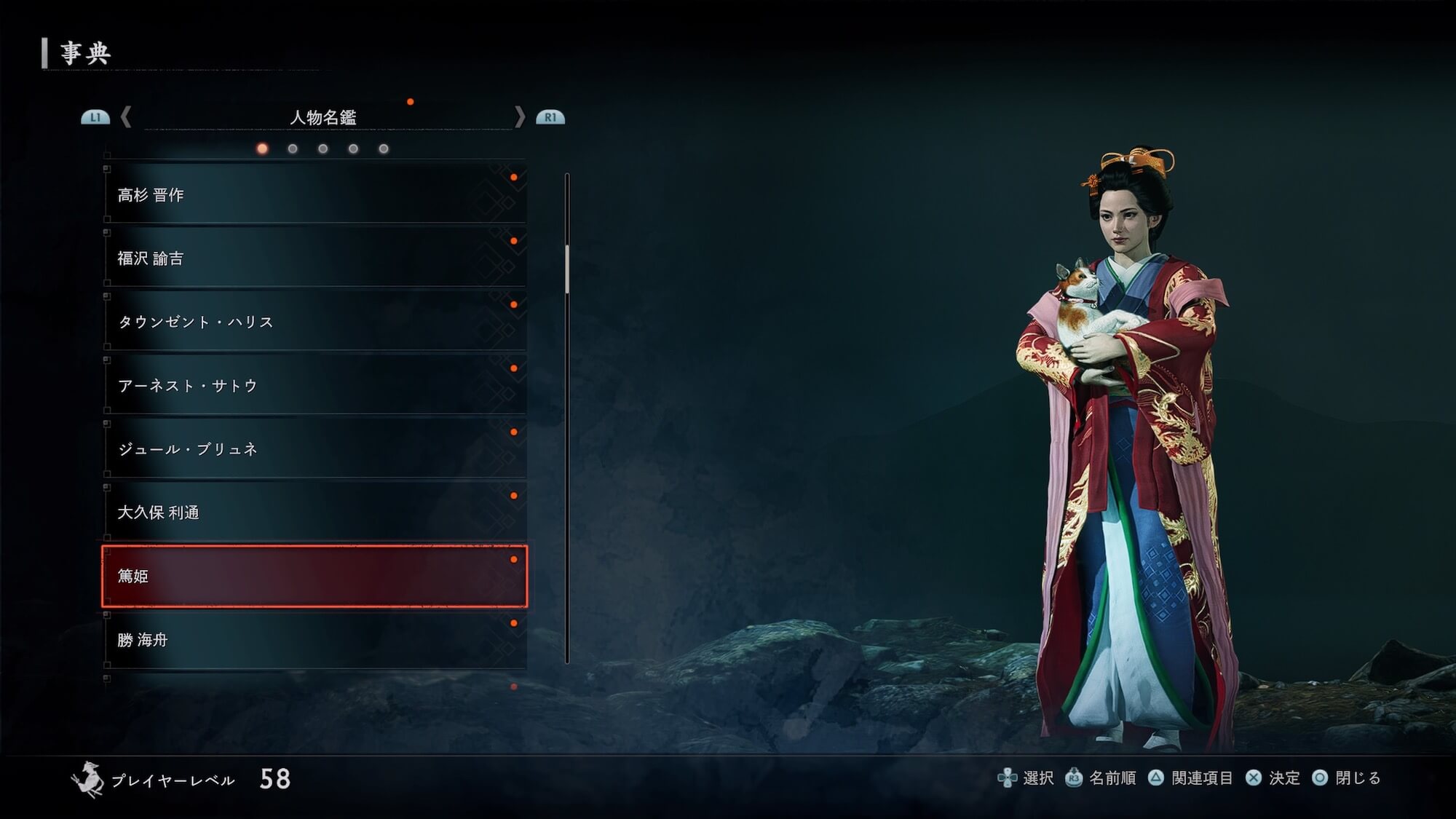Image resolution: width=1456 pixels, height=819 pixels.
Task: Open the ジュール・ブリュネ entry
Action: coord(314,449)
